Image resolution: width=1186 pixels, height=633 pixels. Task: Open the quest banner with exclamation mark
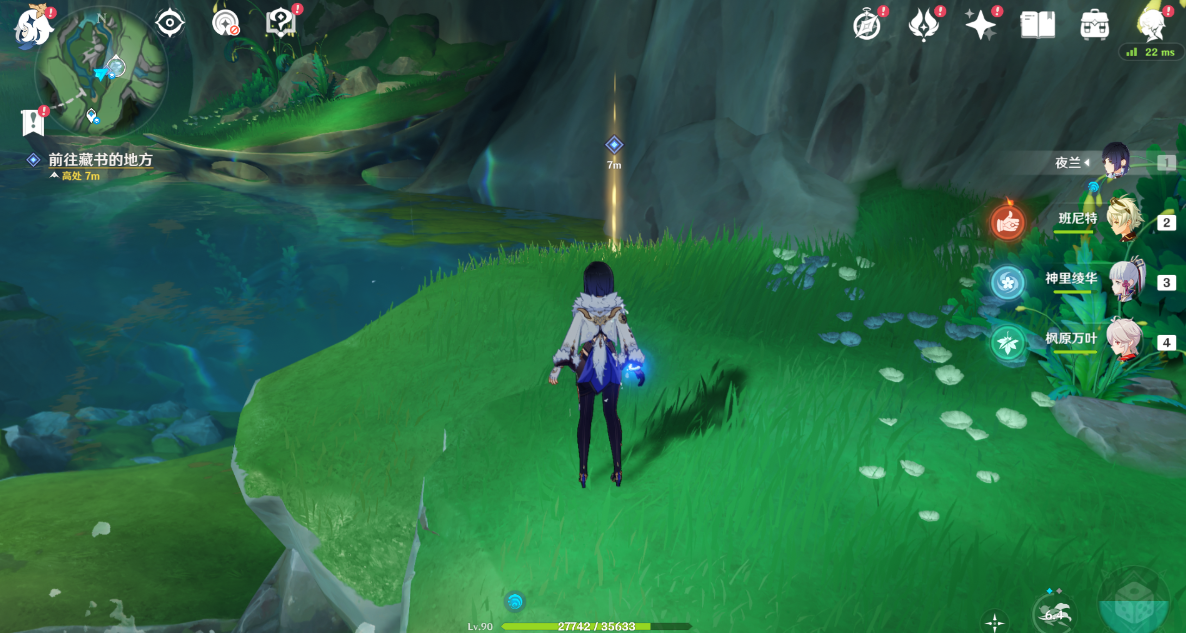pyautogui.click(x=33, y=122)
